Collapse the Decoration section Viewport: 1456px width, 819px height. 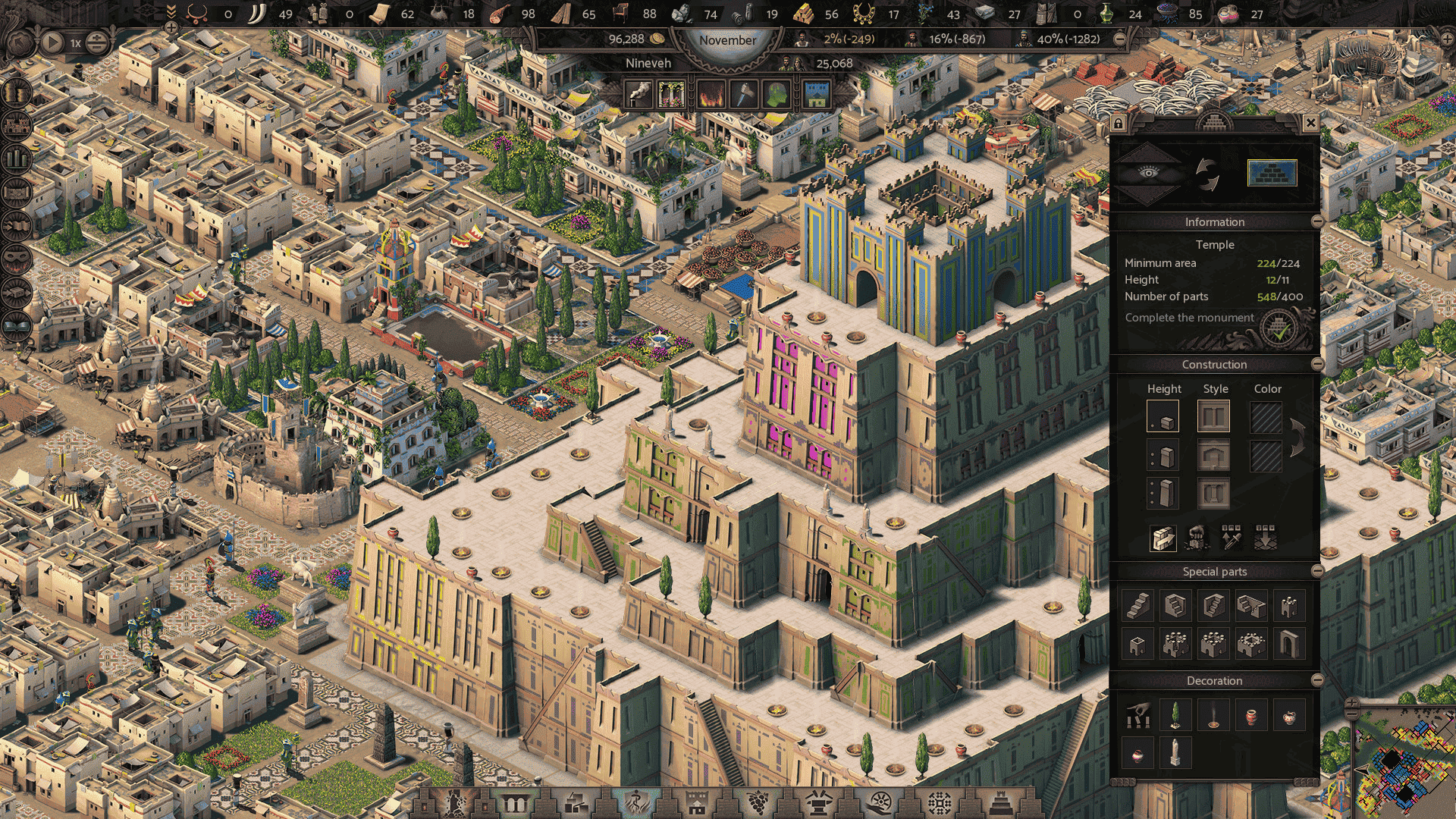pyautogui.click(x=1317, y=680)
